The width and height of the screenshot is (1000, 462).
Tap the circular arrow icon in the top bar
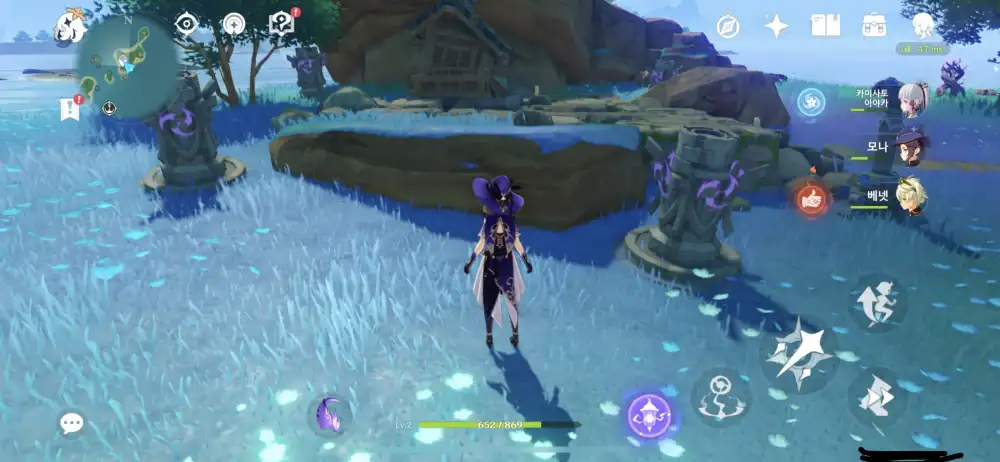[233, 24]
